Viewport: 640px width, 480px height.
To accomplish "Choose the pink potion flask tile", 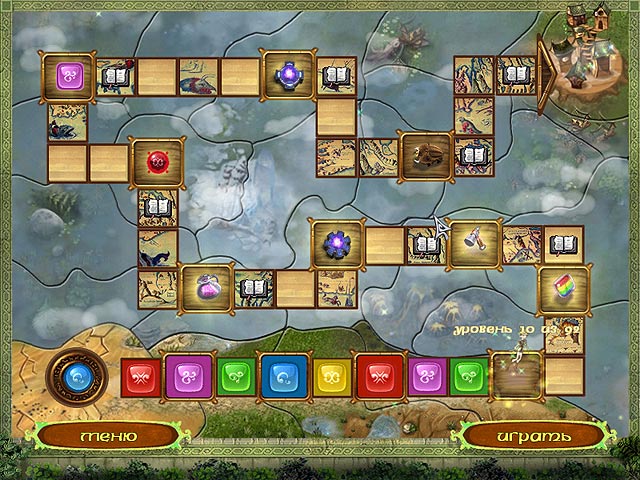I will point(206,289).
